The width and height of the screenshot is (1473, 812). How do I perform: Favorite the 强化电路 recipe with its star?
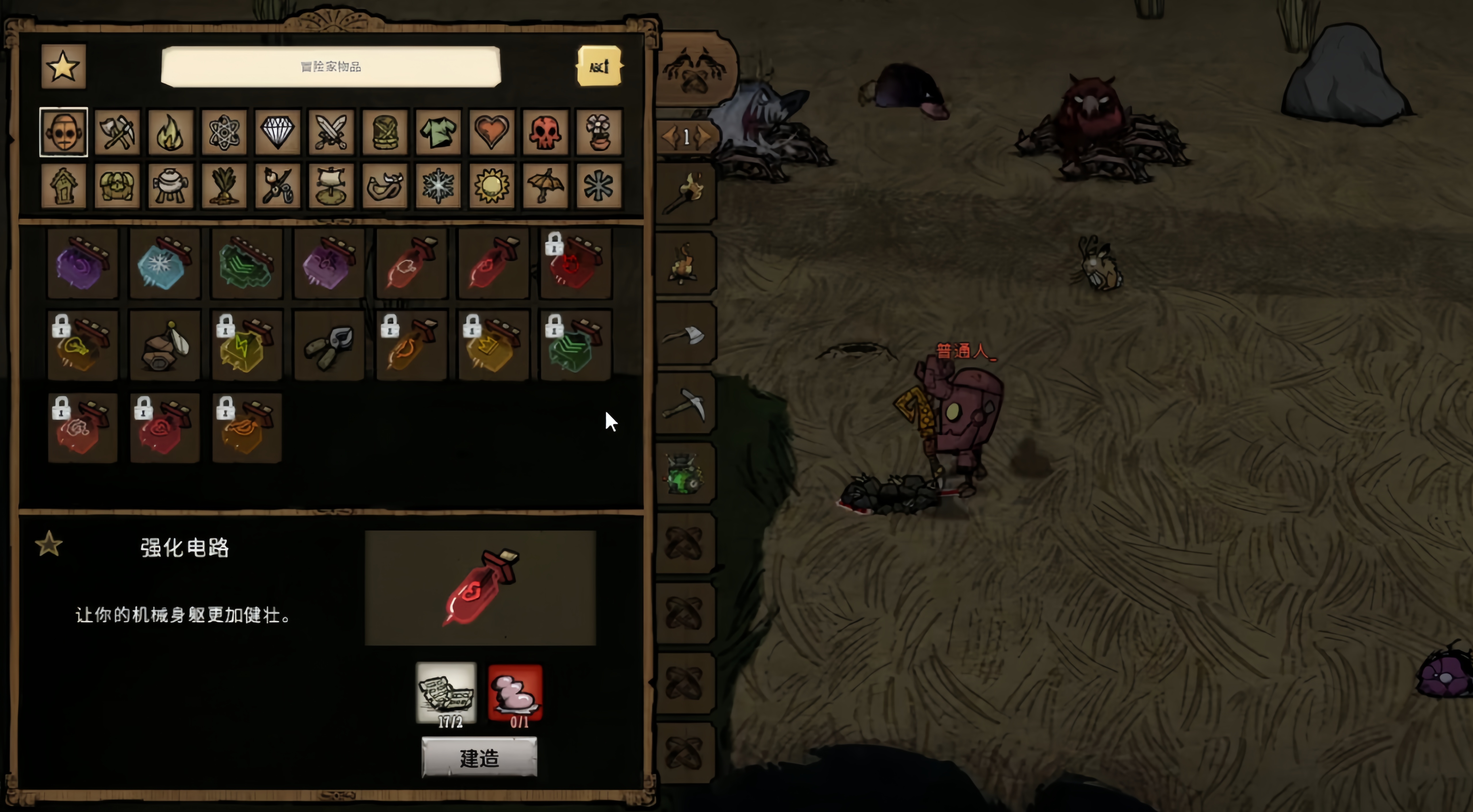coord(49,544)
